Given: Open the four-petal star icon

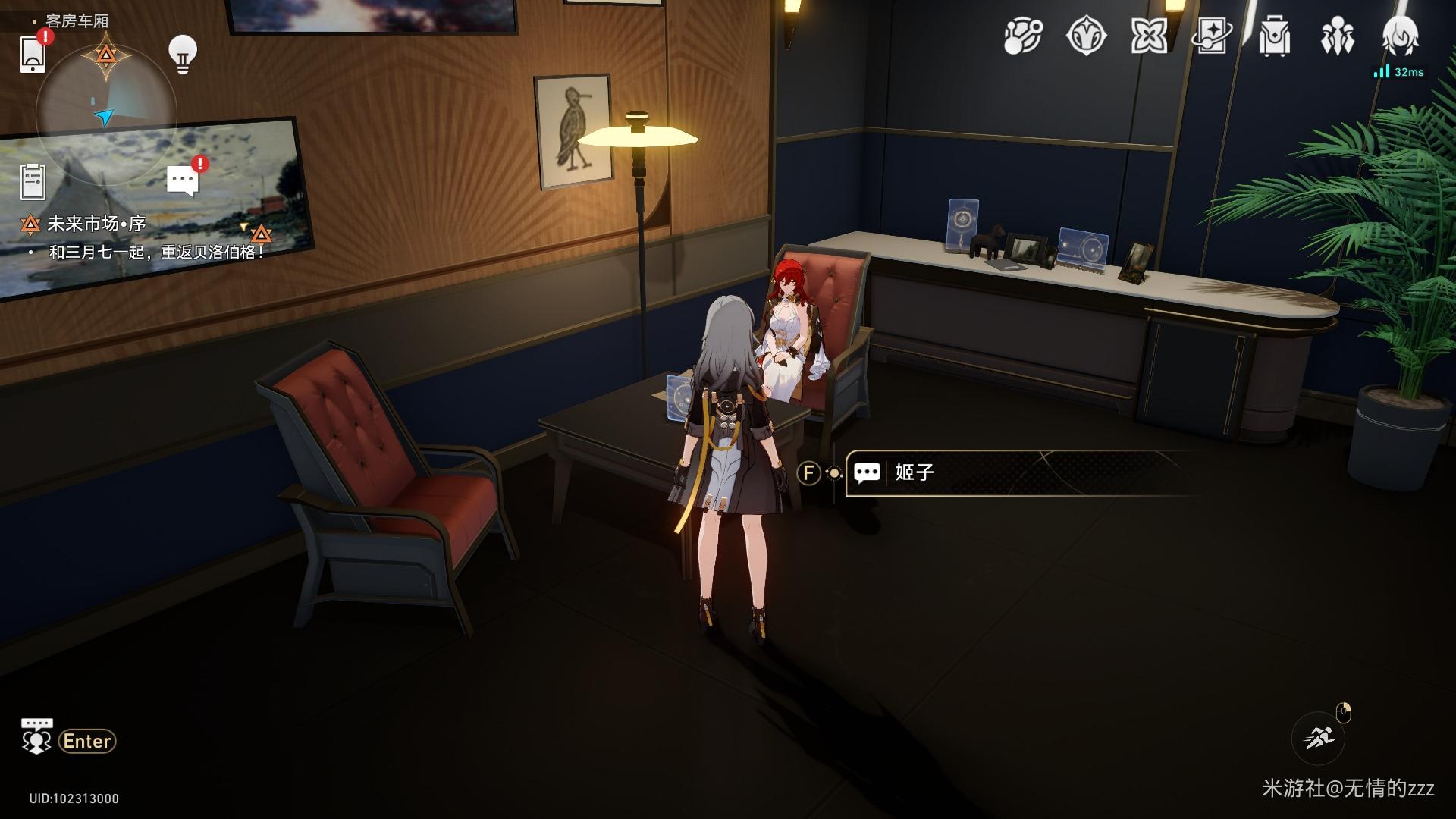Looking at the screenshot, I should pos(1149,36).
